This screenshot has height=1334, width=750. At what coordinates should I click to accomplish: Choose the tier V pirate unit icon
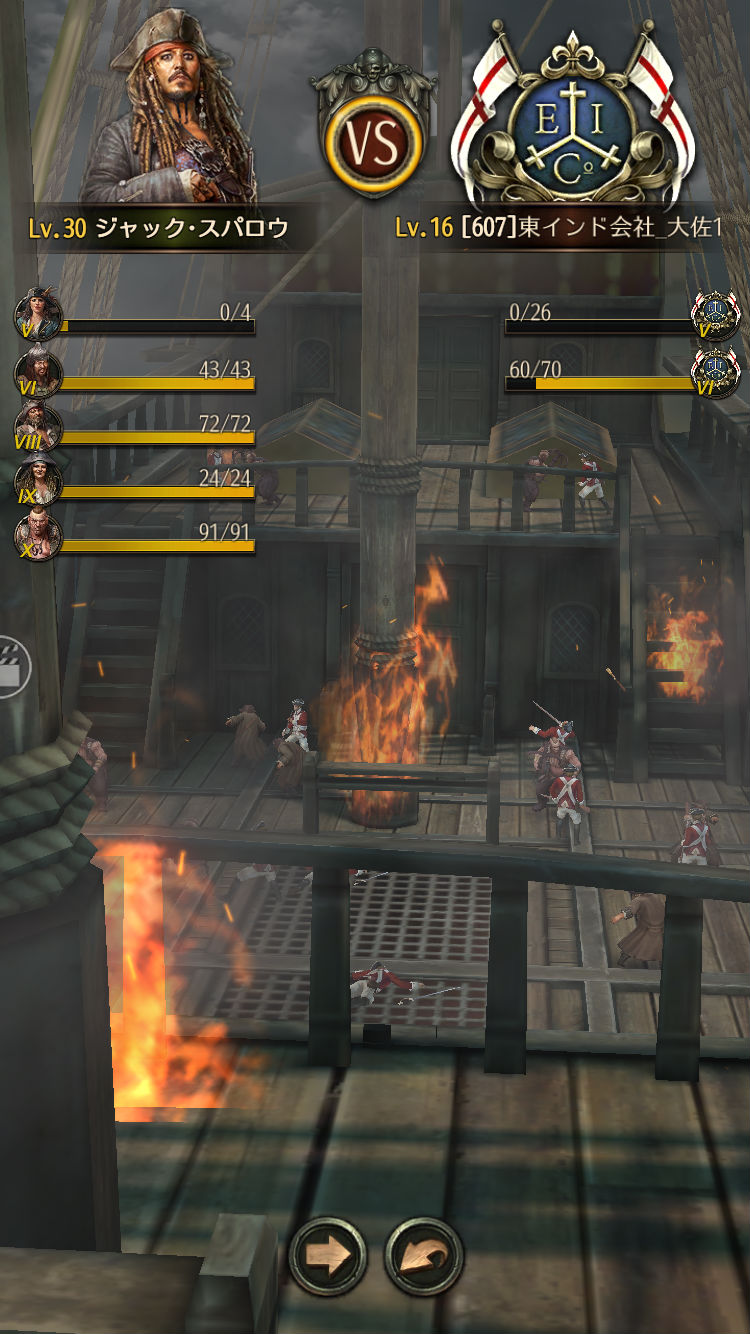[x=38, y=316]
